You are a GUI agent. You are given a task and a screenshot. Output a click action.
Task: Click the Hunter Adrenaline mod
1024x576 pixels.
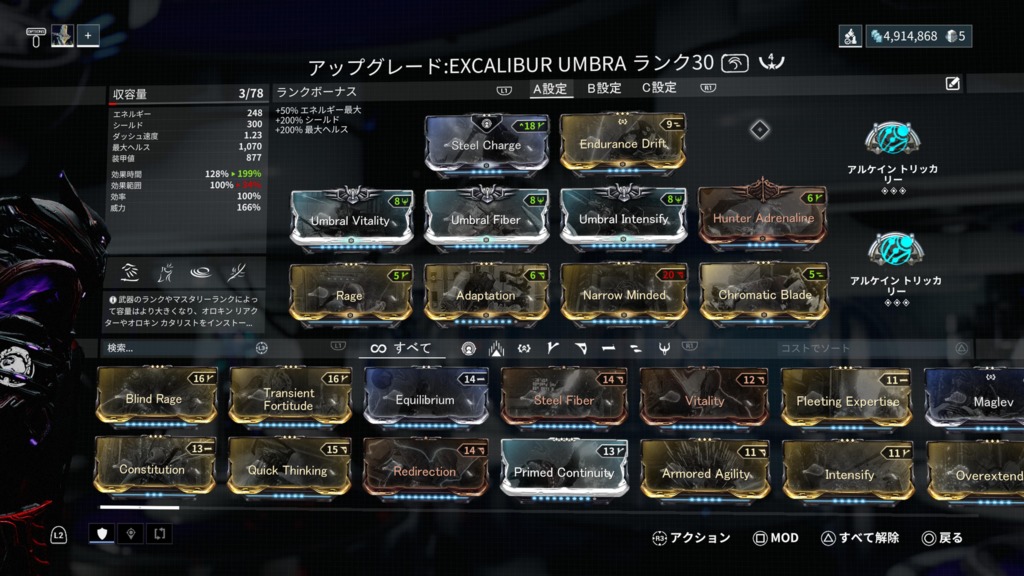pyautogui.click(x=763, y=218)
